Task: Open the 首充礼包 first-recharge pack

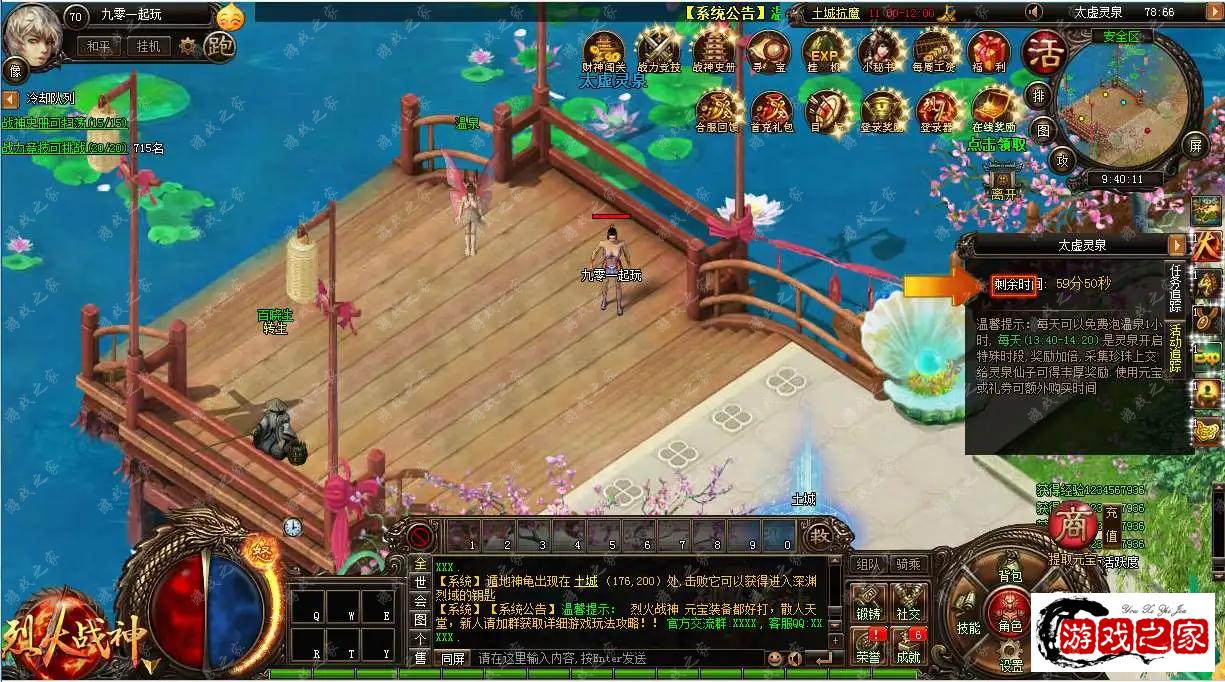Action: point(771,108)
